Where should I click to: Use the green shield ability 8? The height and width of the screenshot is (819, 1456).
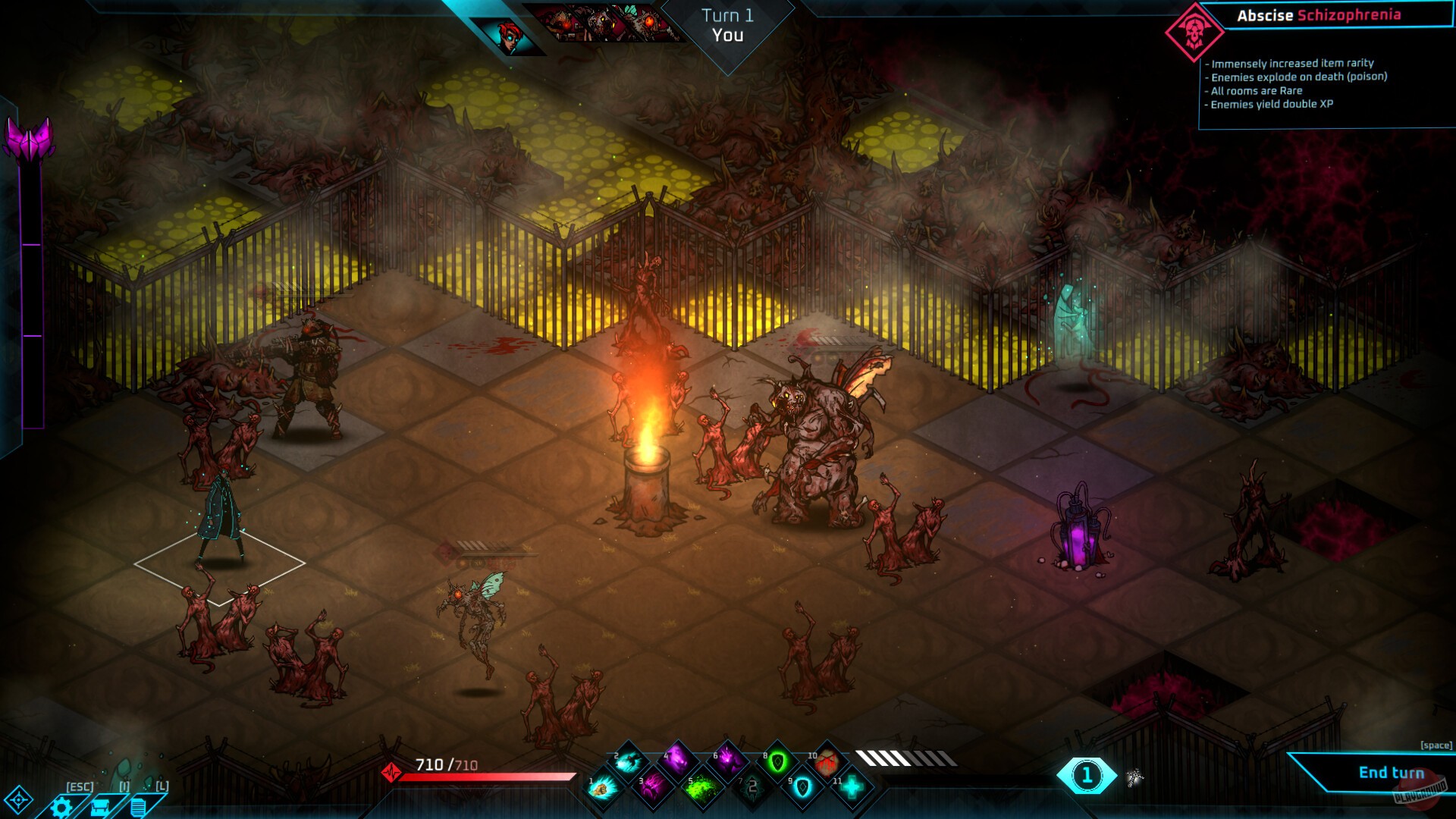click(777, 762)
